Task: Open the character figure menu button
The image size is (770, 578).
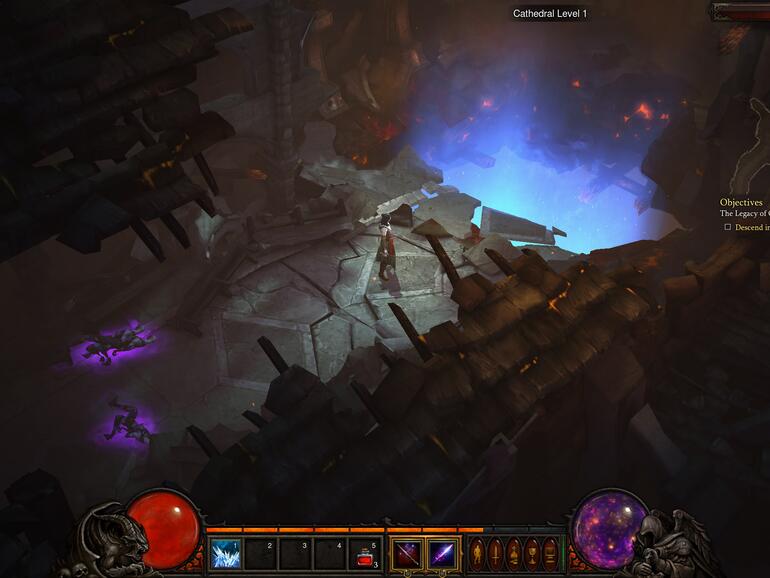Action: [x=477, y=553]
